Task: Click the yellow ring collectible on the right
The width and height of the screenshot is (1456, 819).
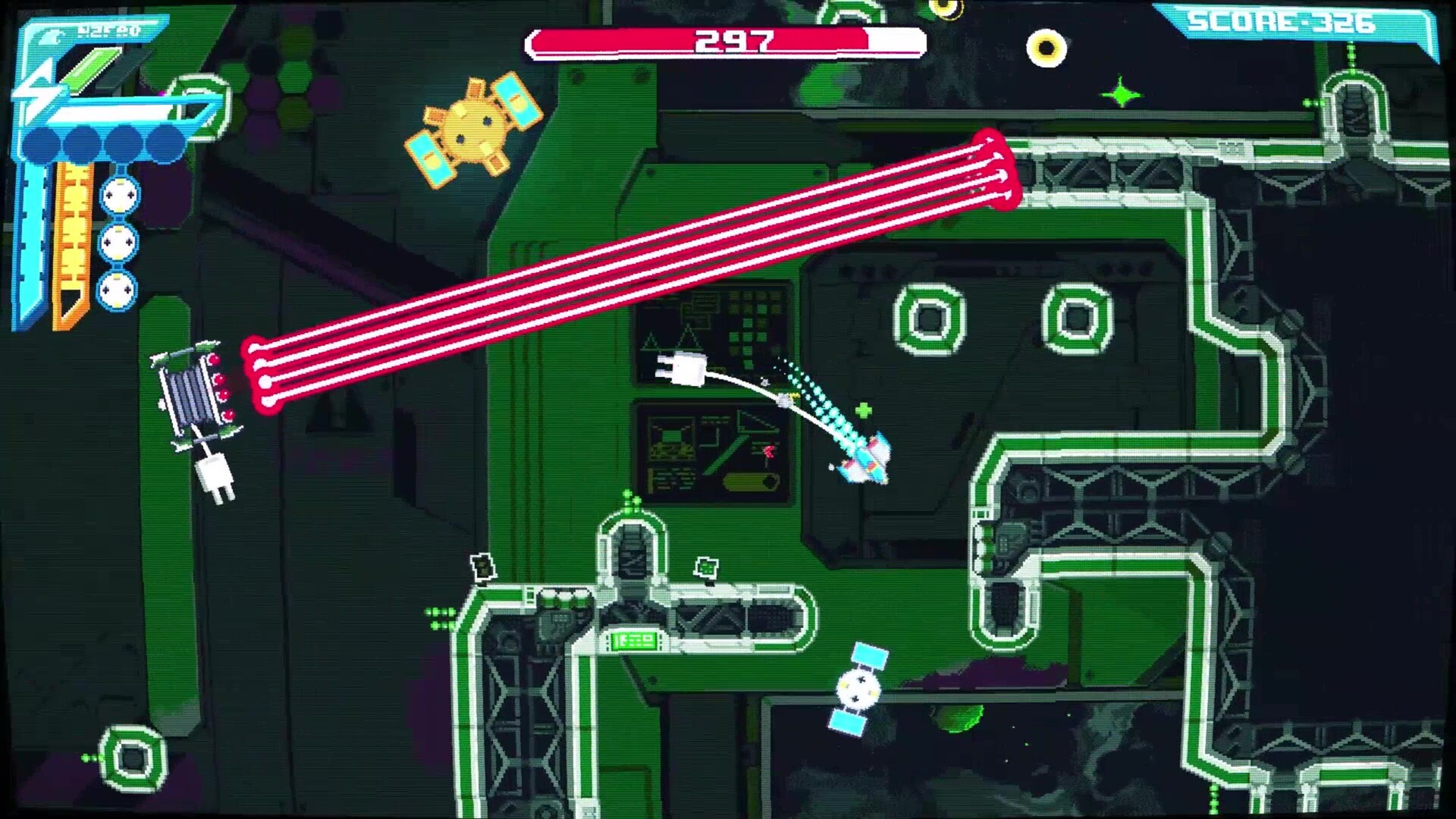Action: point(1049,47)
